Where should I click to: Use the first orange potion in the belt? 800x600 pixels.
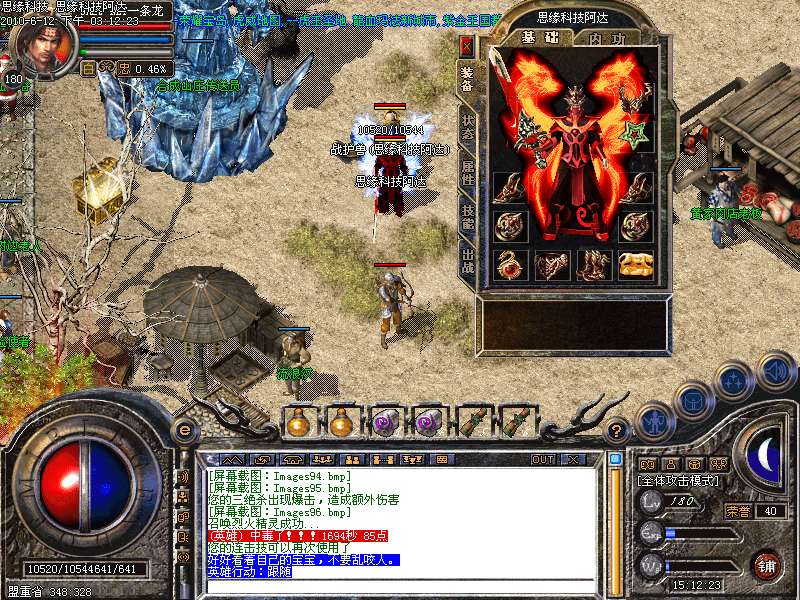pos(297,423)
